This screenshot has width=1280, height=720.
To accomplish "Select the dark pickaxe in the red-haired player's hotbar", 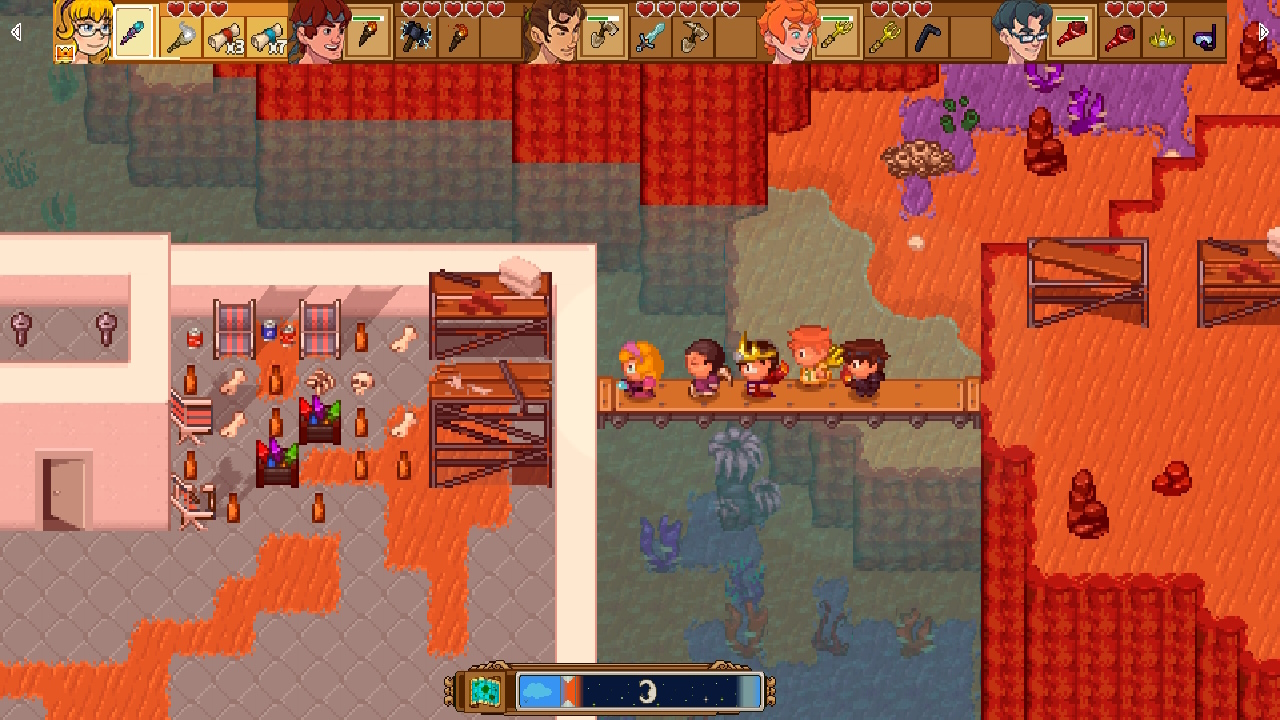I will tap(414, 35).
